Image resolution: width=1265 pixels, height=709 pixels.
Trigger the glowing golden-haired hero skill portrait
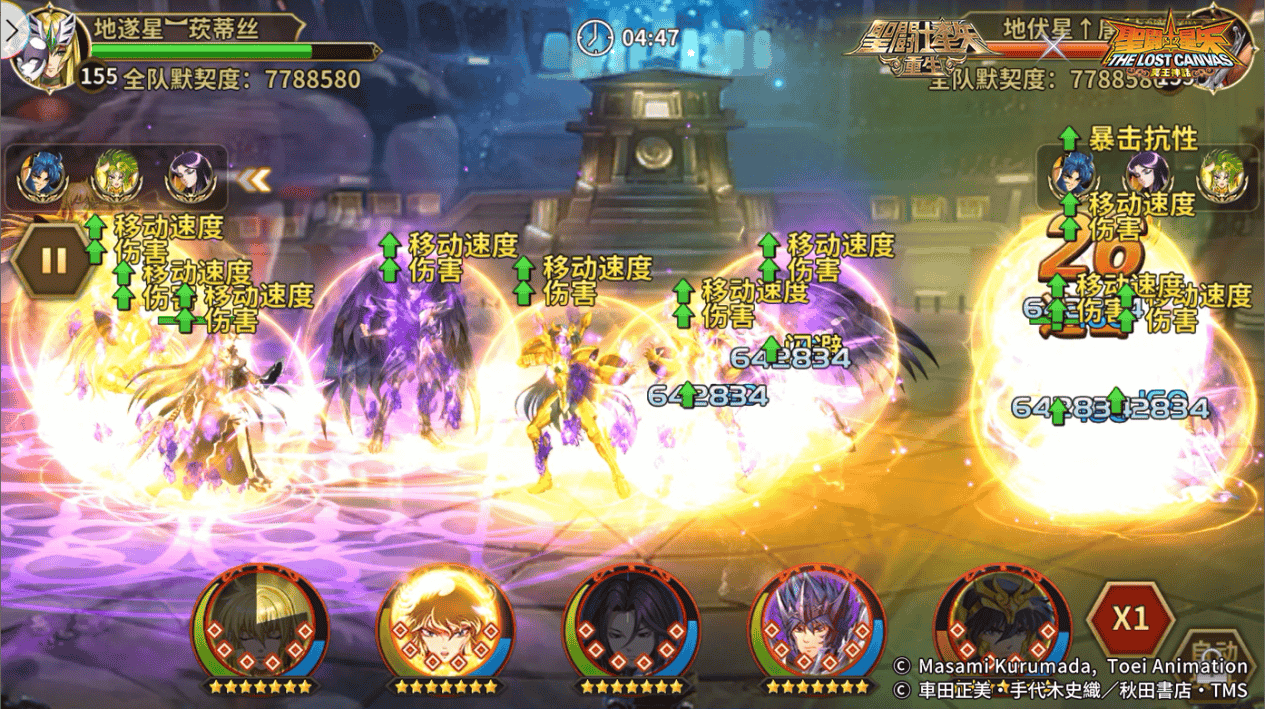(x=445, y=621)
